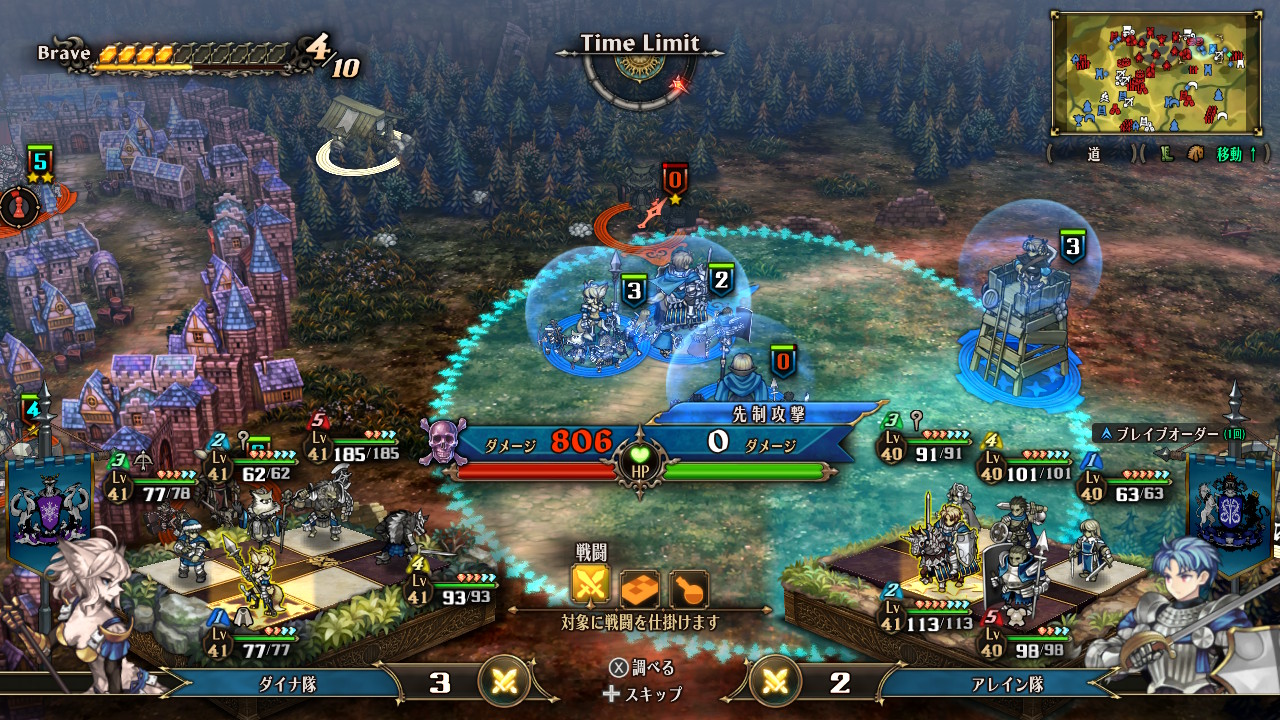The height and width of the screenshot is (720, 1280).
Task: Click the Time Limit dial
Action: tap(638, 70)
